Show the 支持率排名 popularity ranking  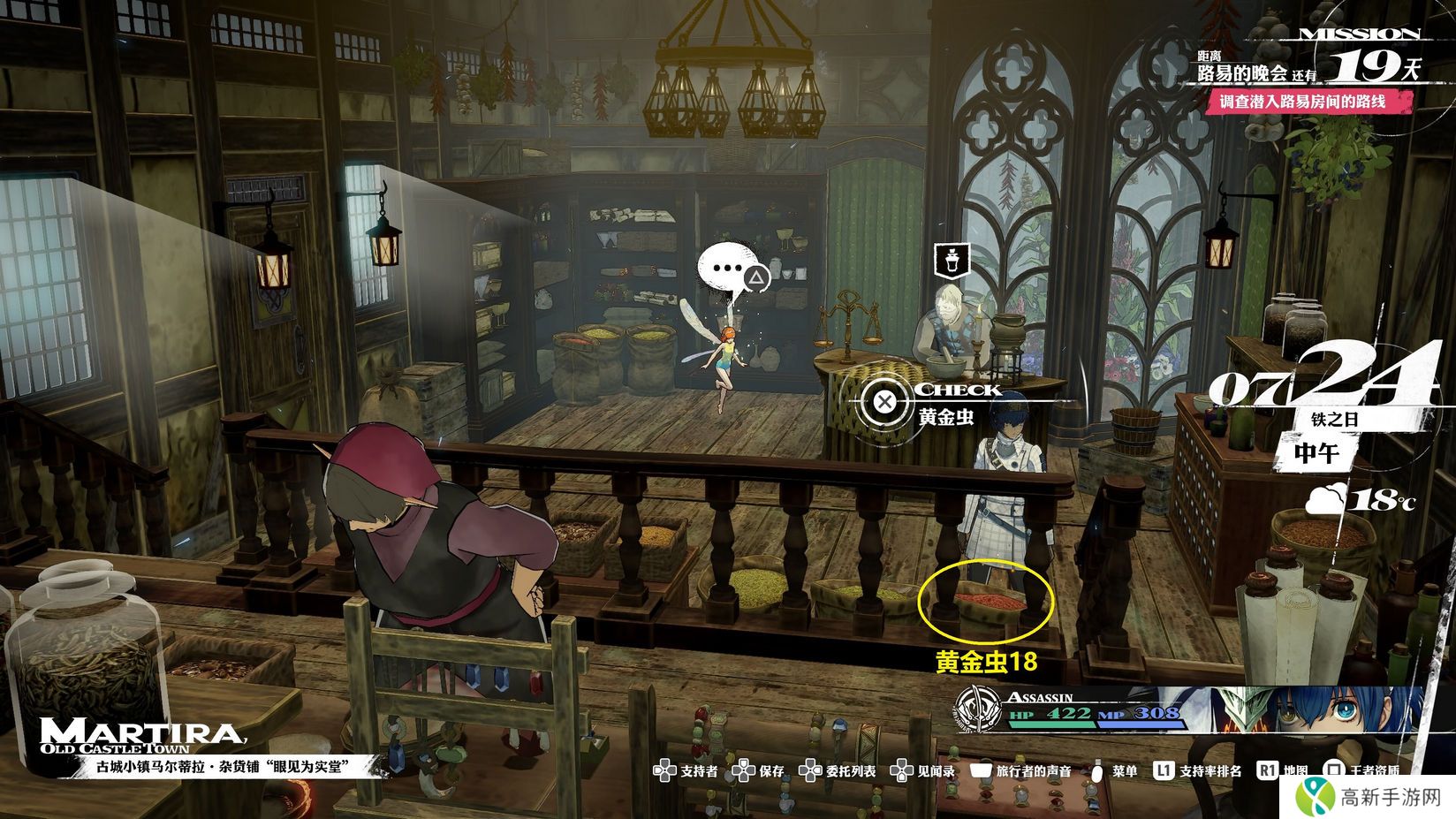coord(1198,771)
